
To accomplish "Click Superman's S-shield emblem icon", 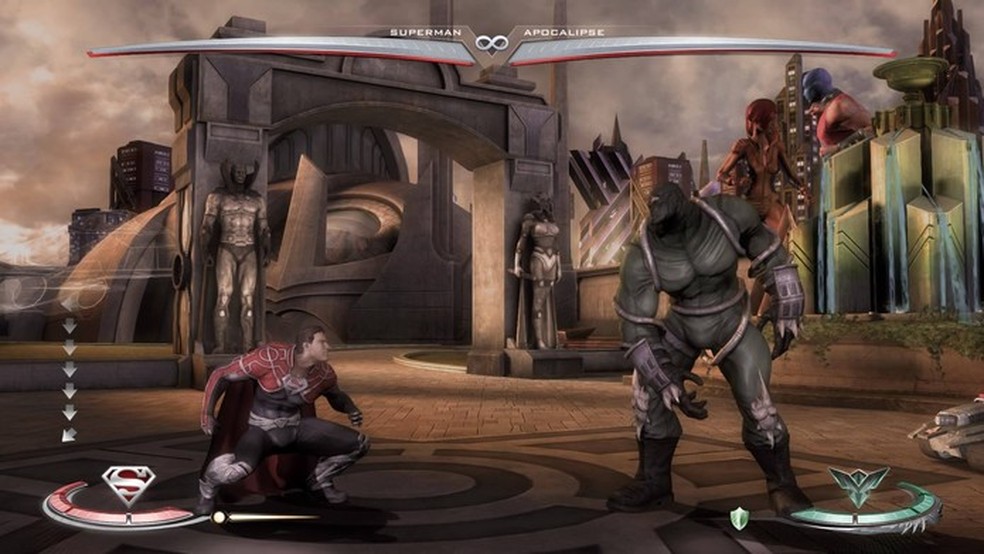I will [x=126, y=486].
